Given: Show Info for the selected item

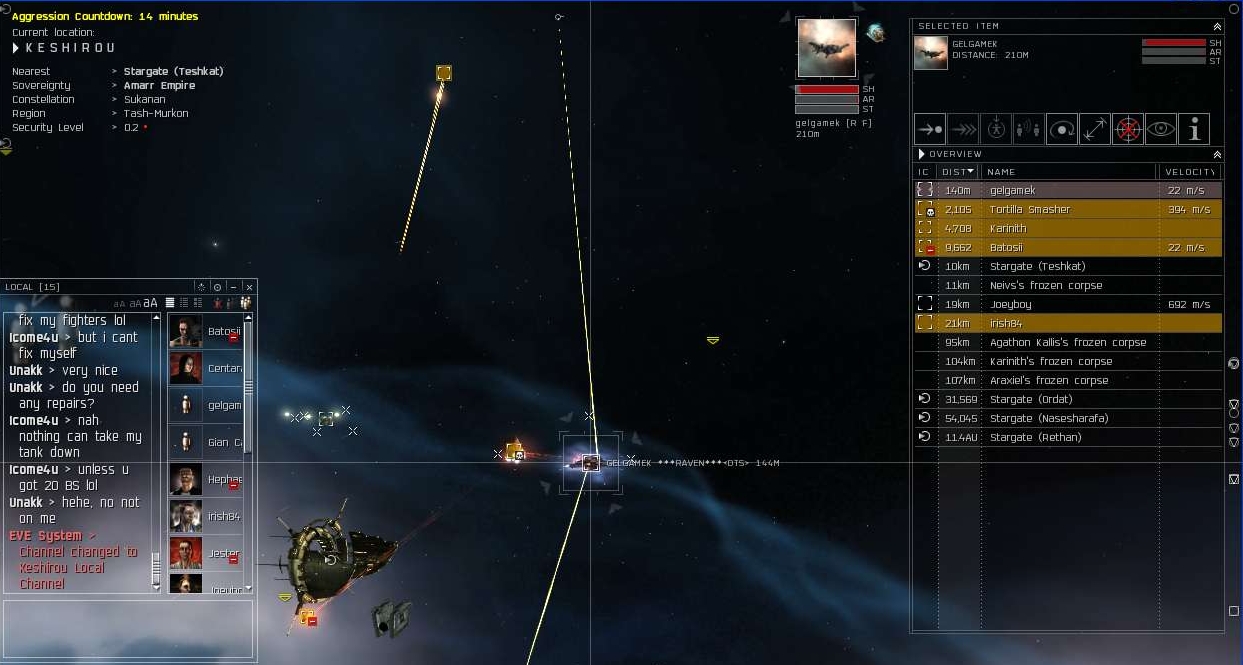Looking at the screenshot, I should 1193,129.
